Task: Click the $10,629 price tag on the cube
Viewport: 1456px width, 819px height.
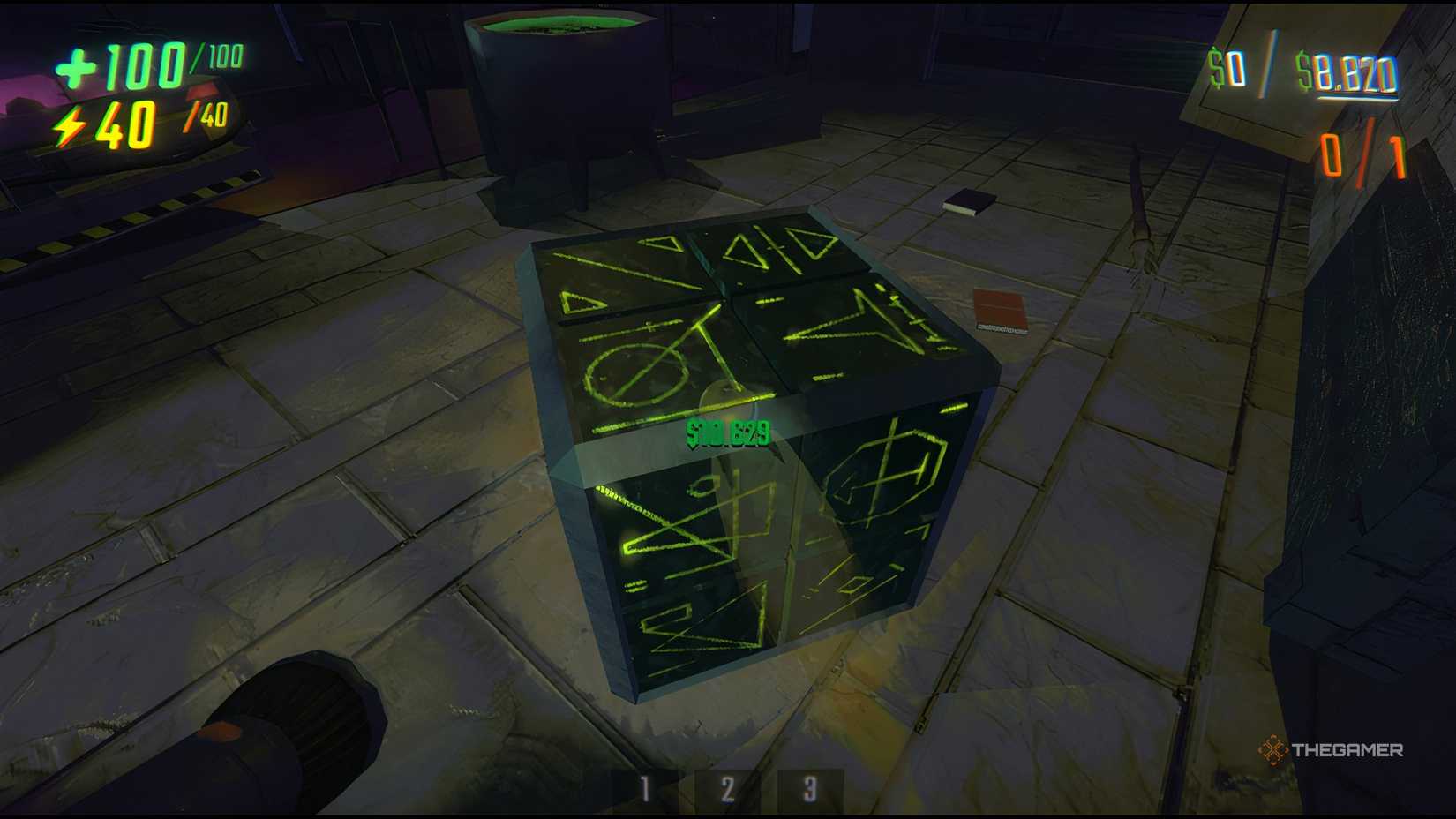Action: tap(727, 432)
